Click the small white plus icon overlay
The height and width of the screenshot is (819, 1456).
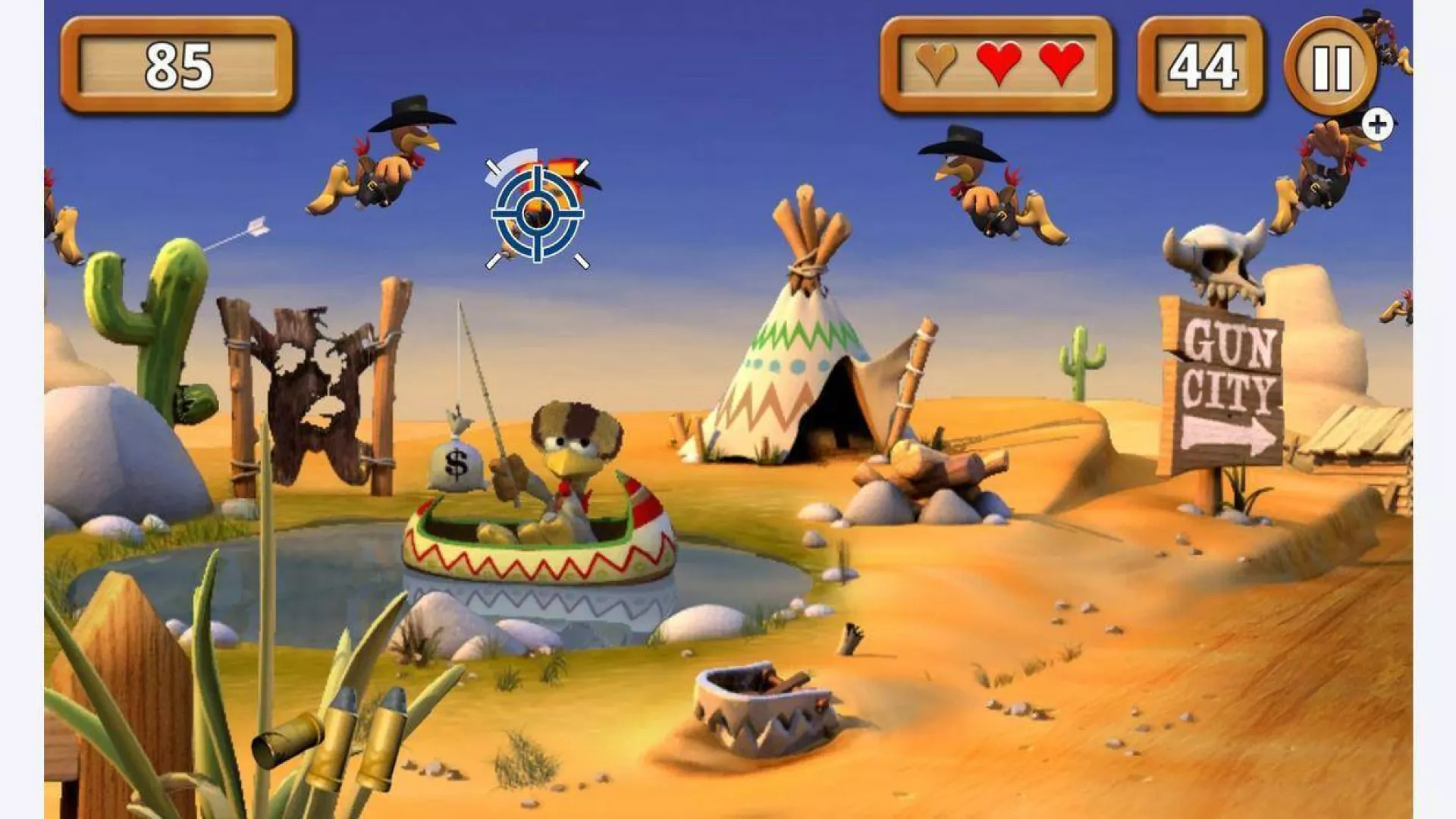[x=1377, y=125]
